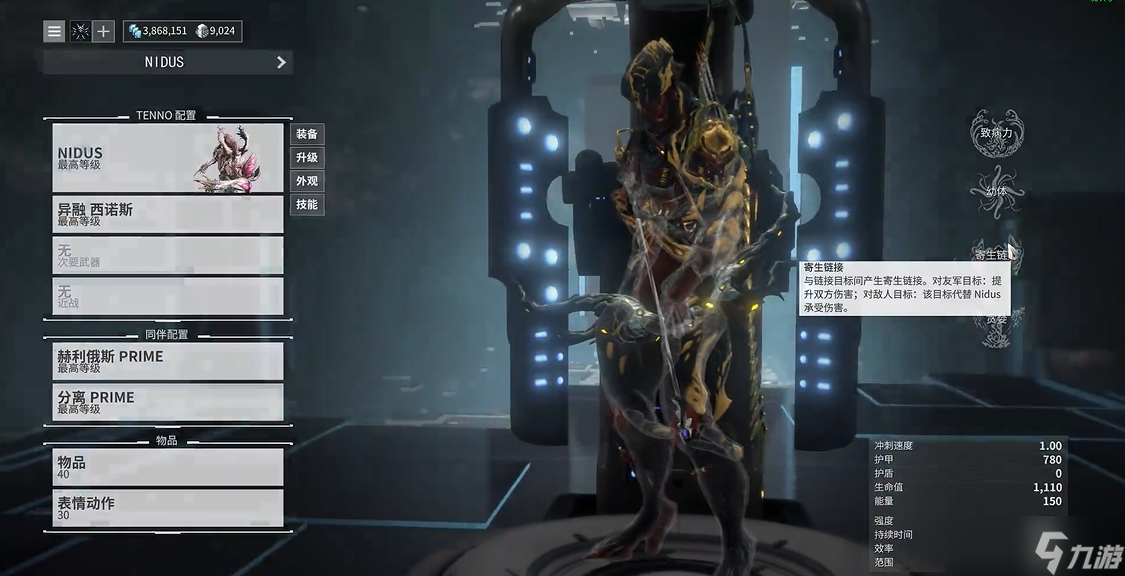The image size is (1125, 576).
Task: Click the plus button beside the loadout icon
Action: click(x=103, y=31)
